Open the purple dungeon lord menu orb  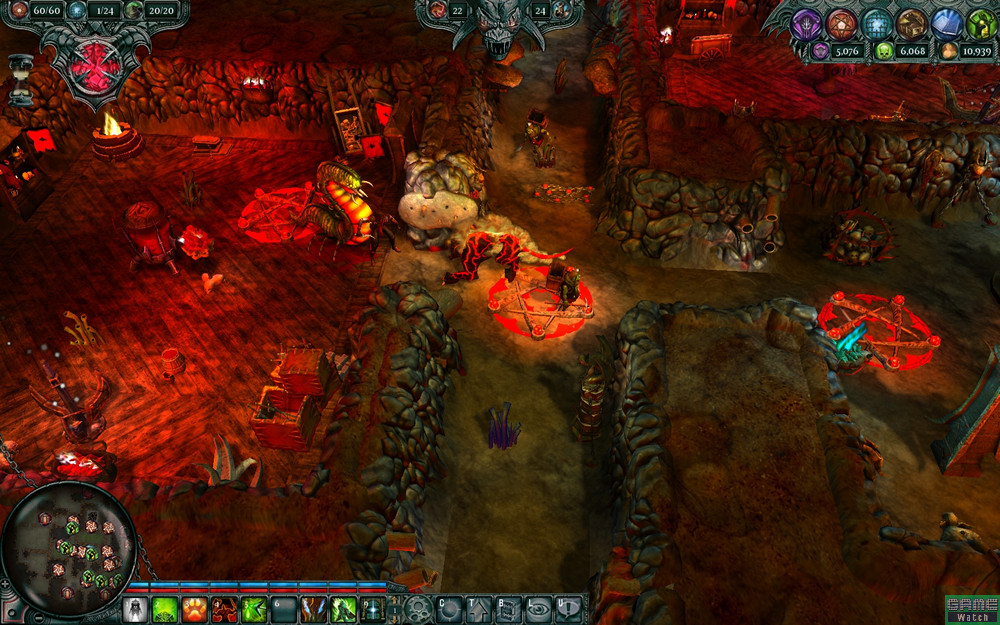[807, 23]
